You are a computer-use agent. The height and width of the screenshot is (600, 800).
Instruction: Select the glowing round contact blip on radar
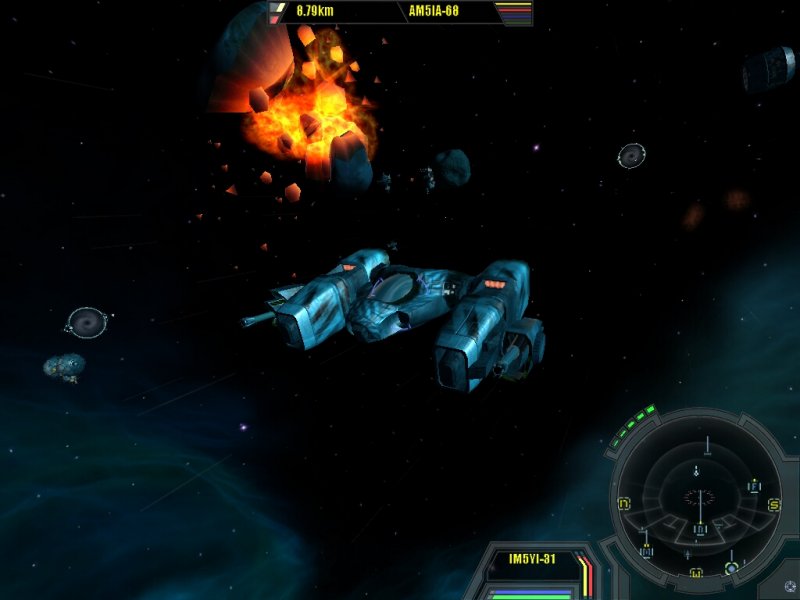[731, 568]
